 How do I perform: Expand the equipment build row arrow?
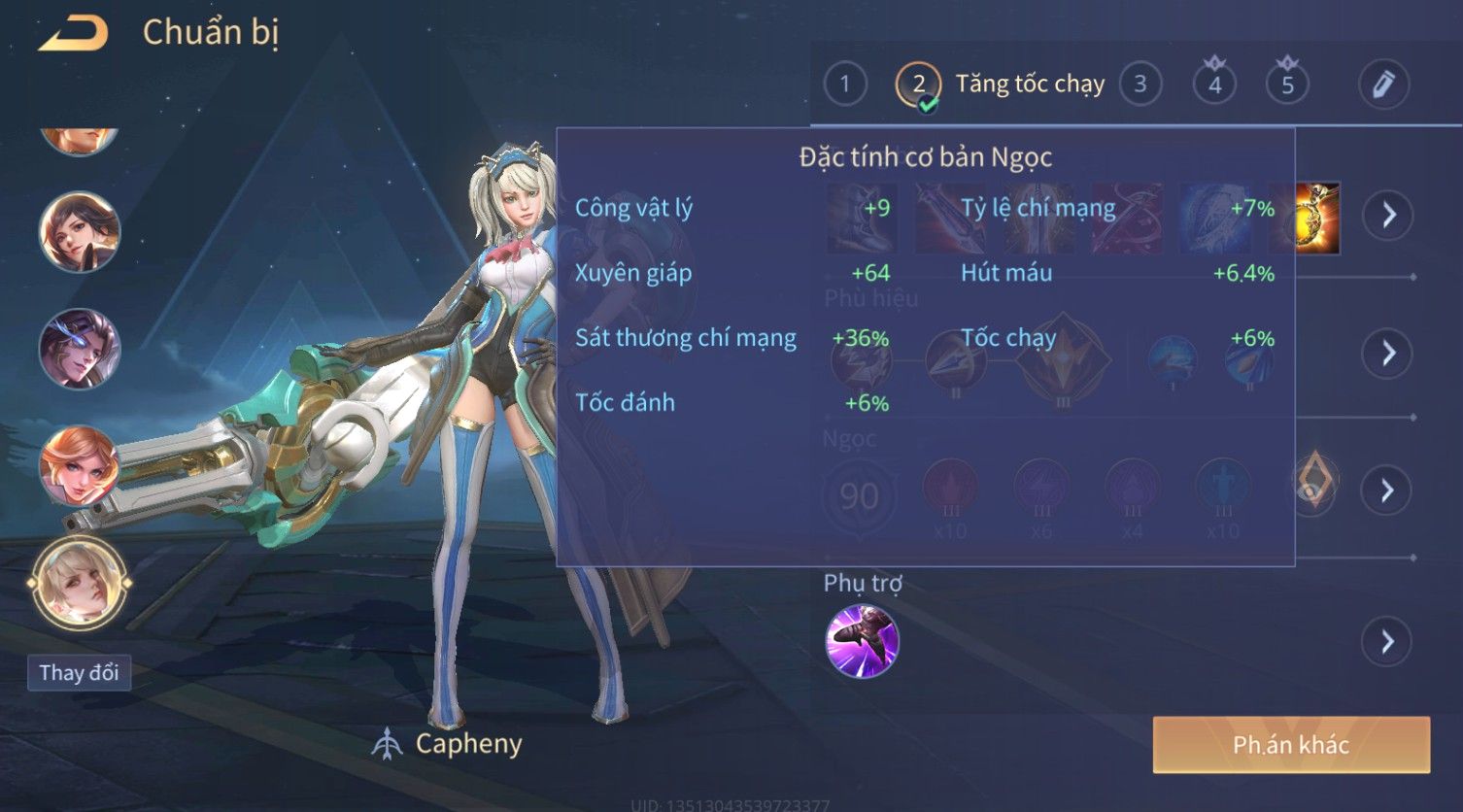pyautogui.click(x=1388, y=215)
